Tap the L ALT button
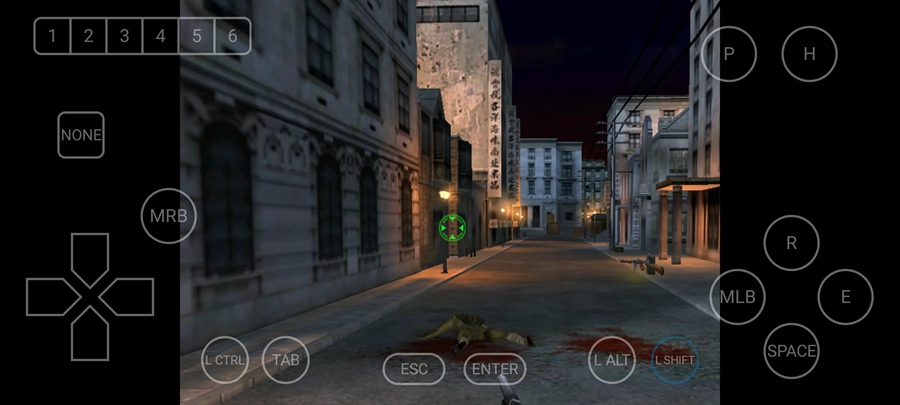Screen dimensions: 900x405 pos(612,360)
